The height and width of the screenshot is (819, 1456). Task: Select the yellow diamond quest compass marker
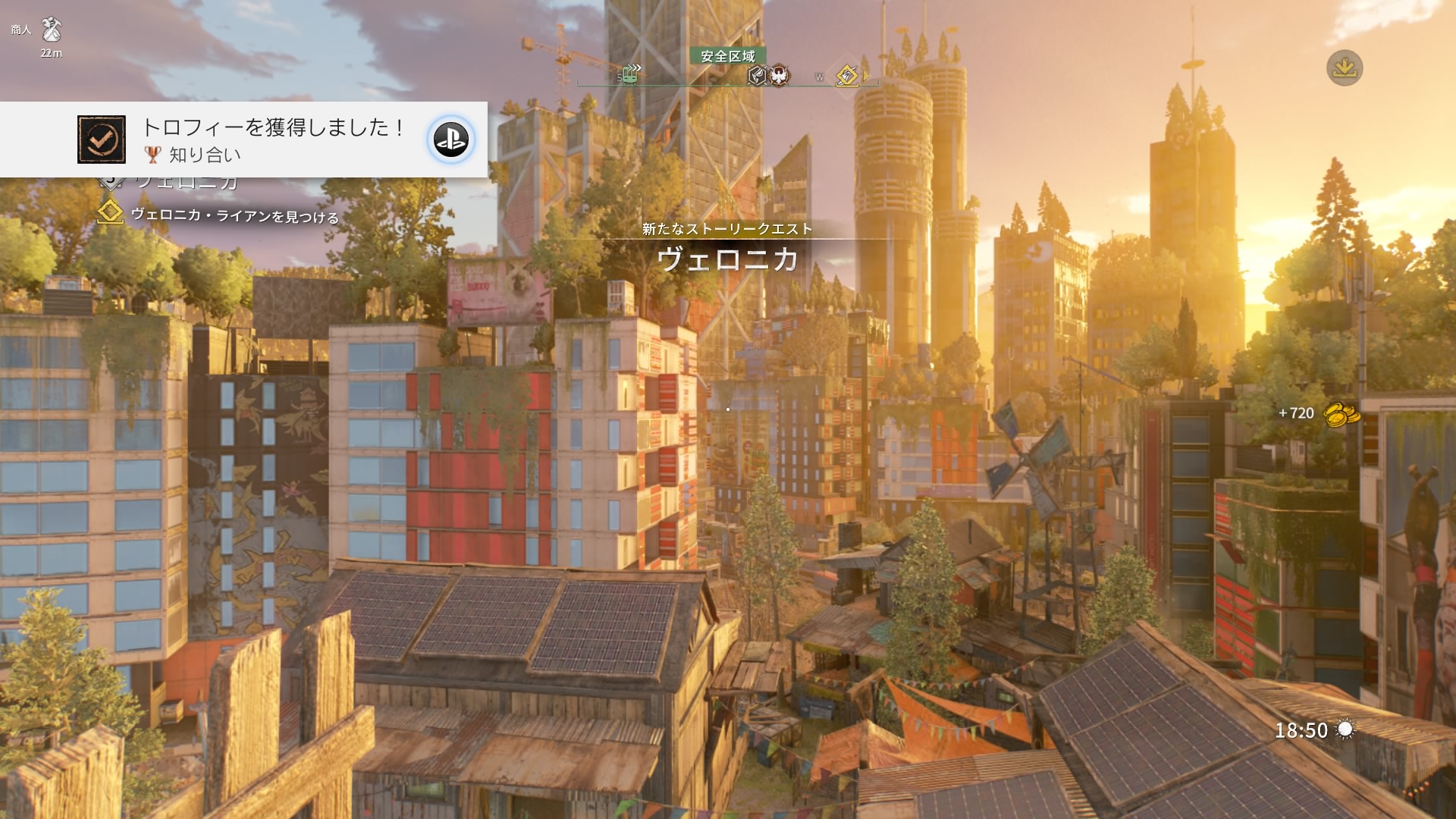(846, 75)
